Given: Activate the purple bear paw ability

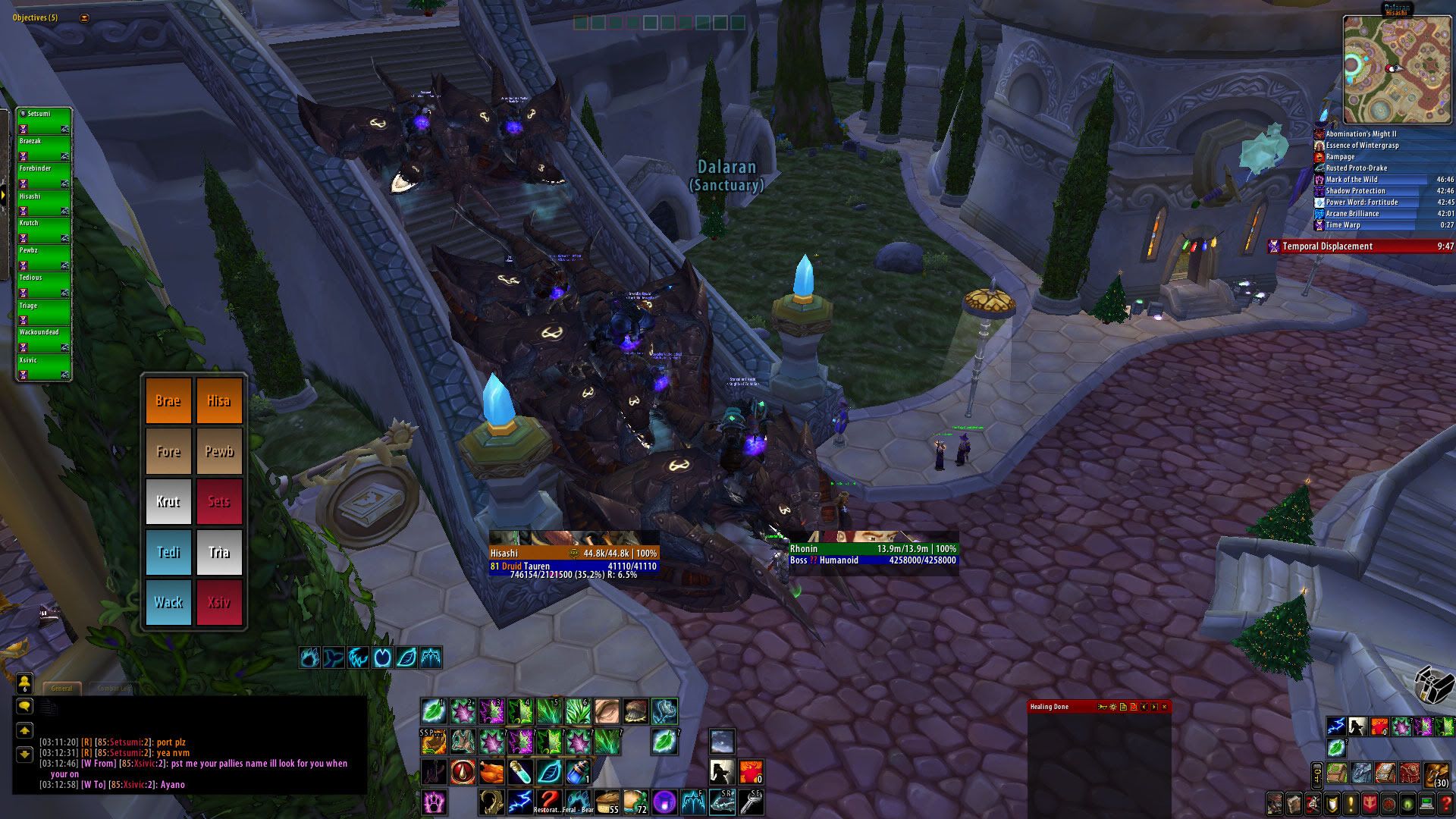Looking at the screenshot, I should point(434,801).
